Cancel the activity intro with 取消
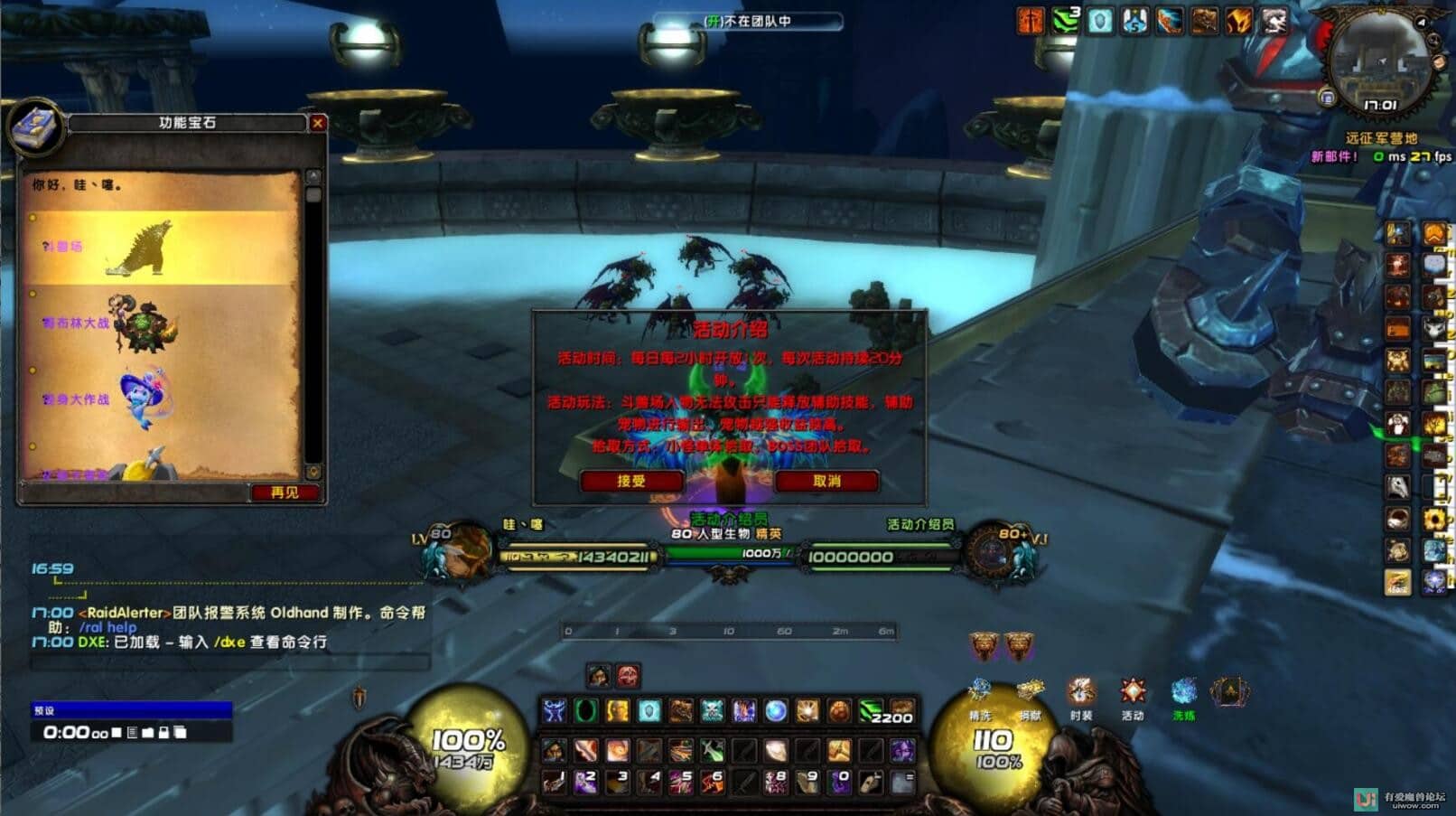 click(x=826, y=481)
